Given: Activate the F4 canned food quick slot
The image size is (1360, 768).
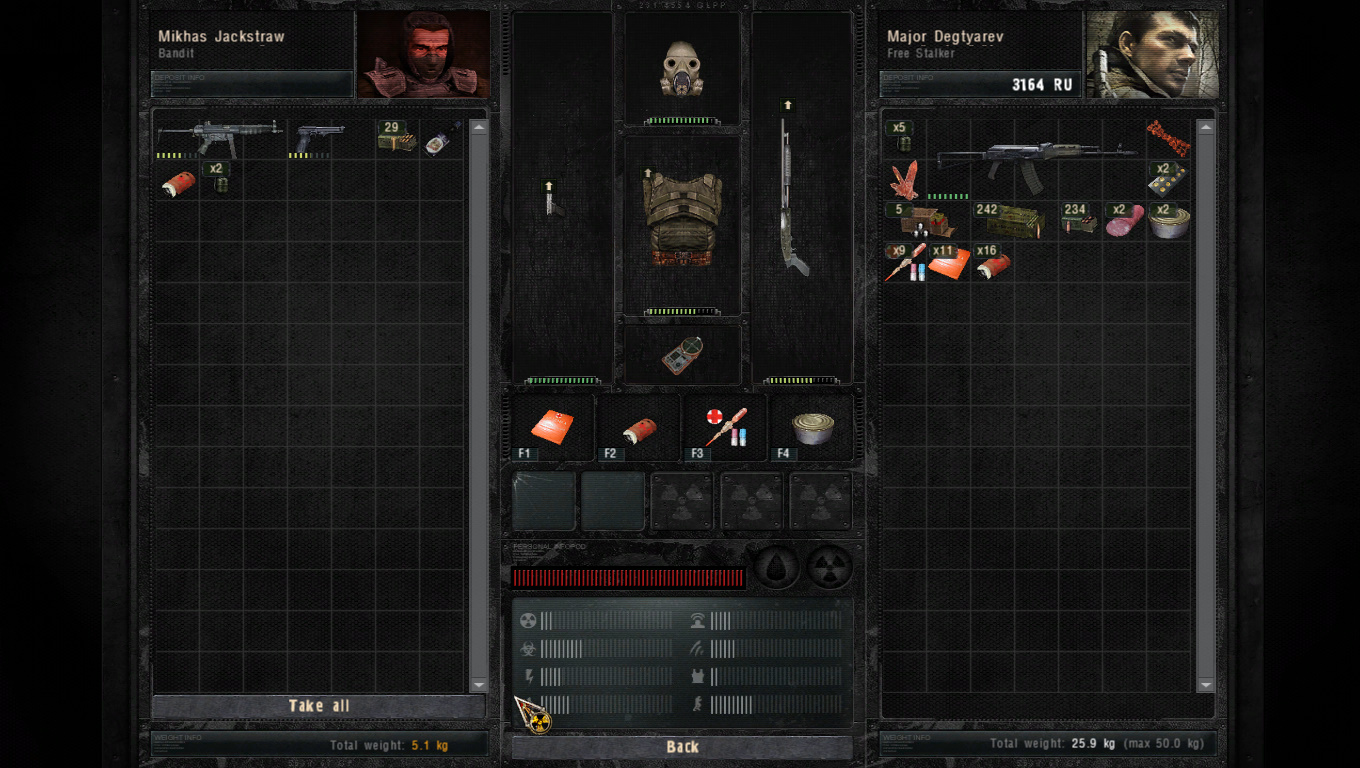Looking at the screenshot, I should coord(812,427).
